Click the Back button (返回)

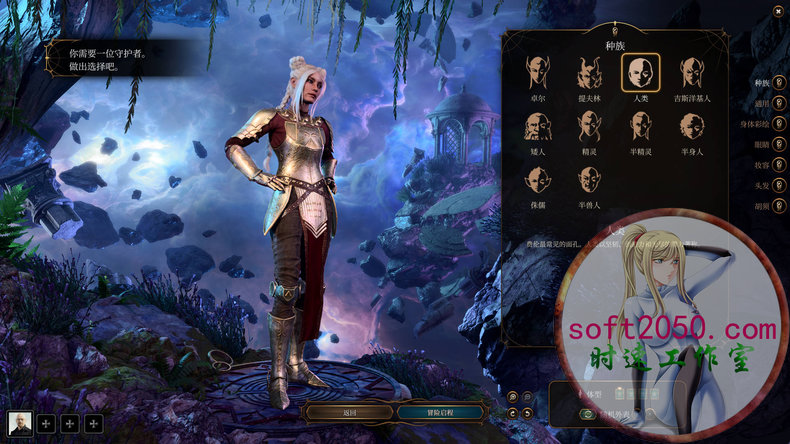349,412
